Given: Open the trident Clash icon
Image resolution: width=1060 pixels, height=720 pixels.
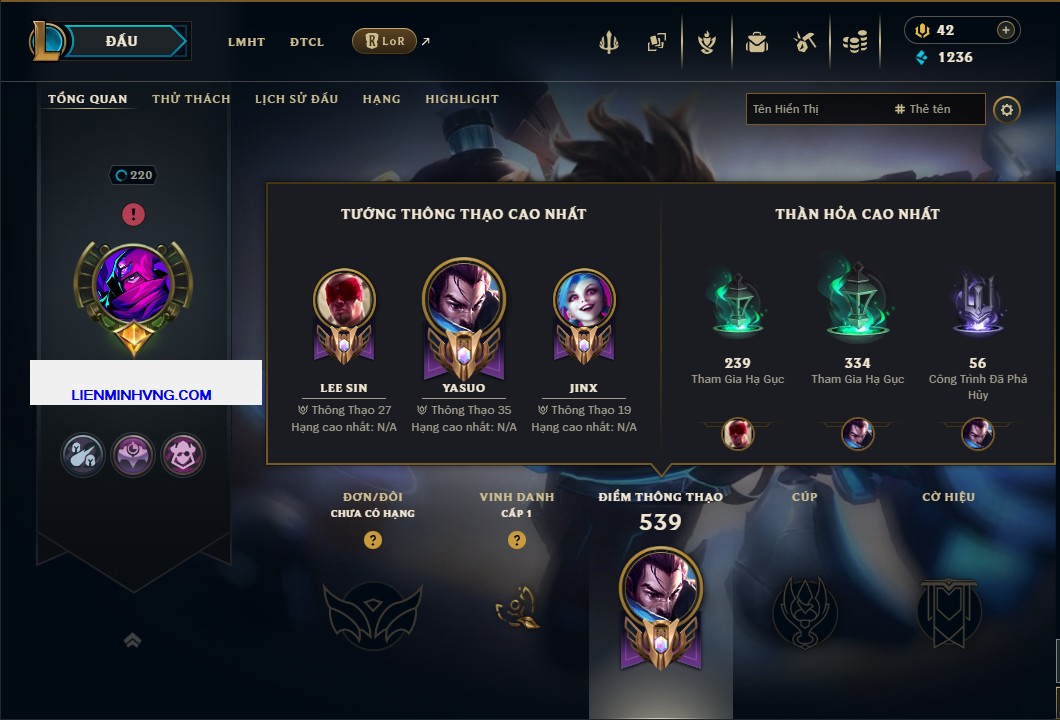Looking at the screenshot, I should (x=609, y=42).
